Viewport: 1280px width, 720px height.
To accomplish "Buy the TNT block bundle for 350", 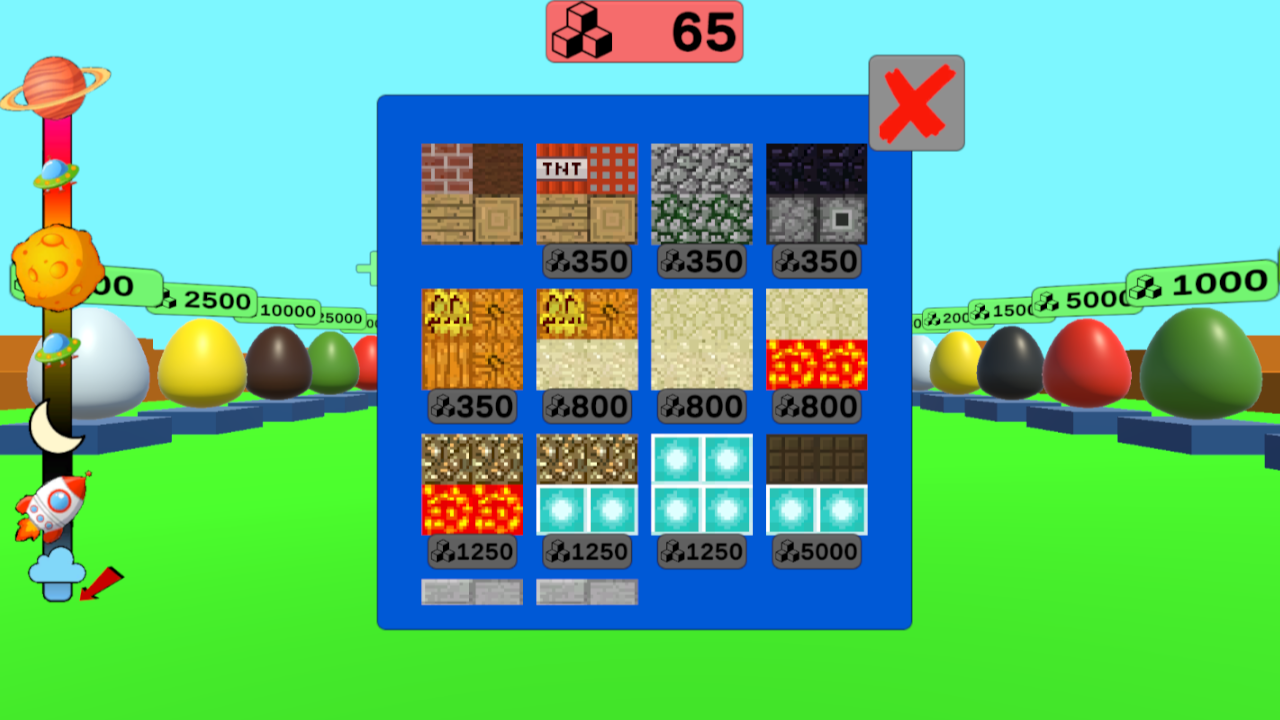I will coord(586,192).
